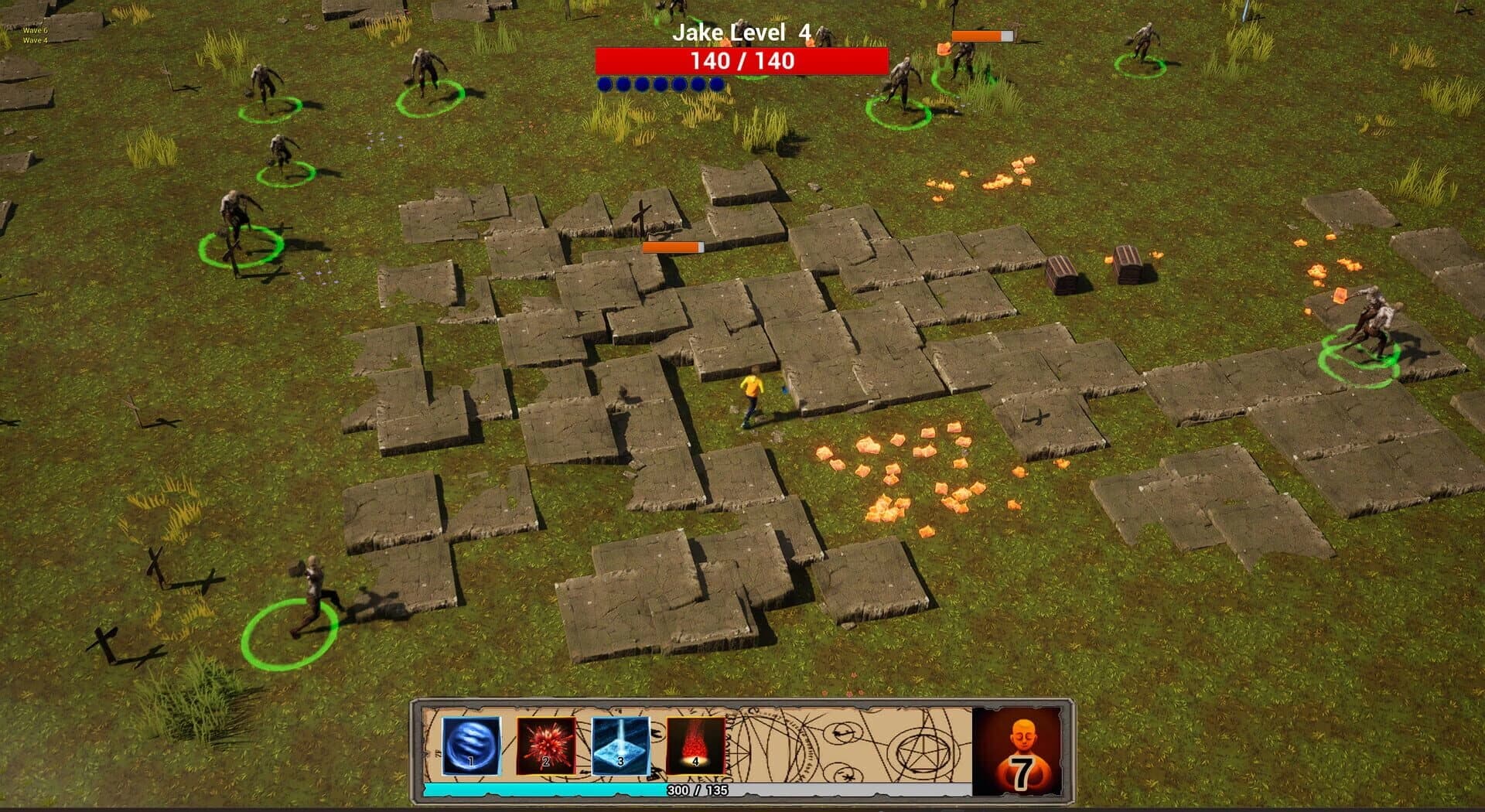
Task: Click the Wave 6 counter text
Action: click(35, 31)
